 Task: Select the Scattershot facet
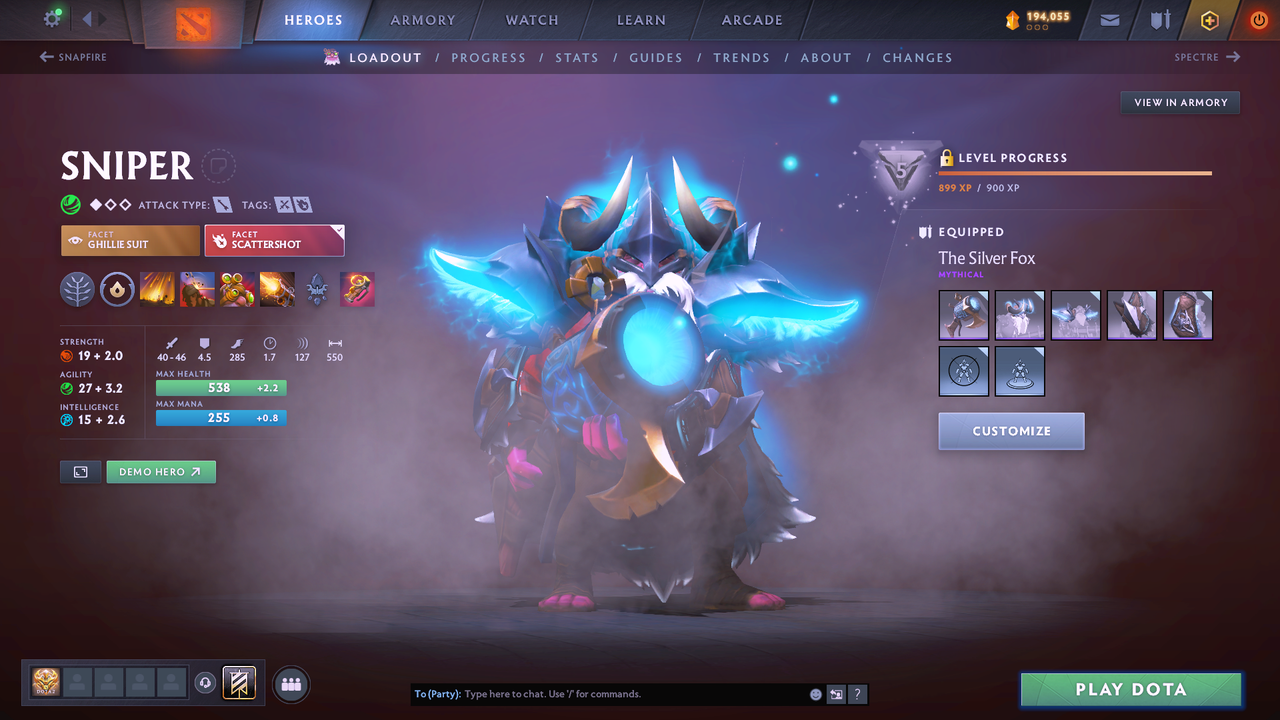tap(274, 240)
